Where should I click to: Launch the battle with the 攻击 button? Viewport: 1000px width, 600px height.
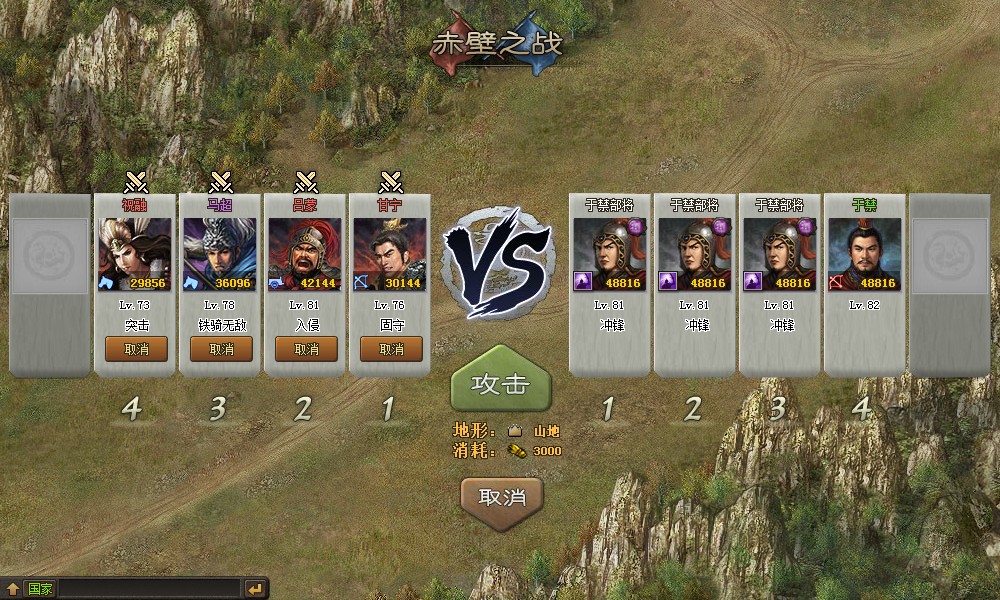click(x=500, y=385)
